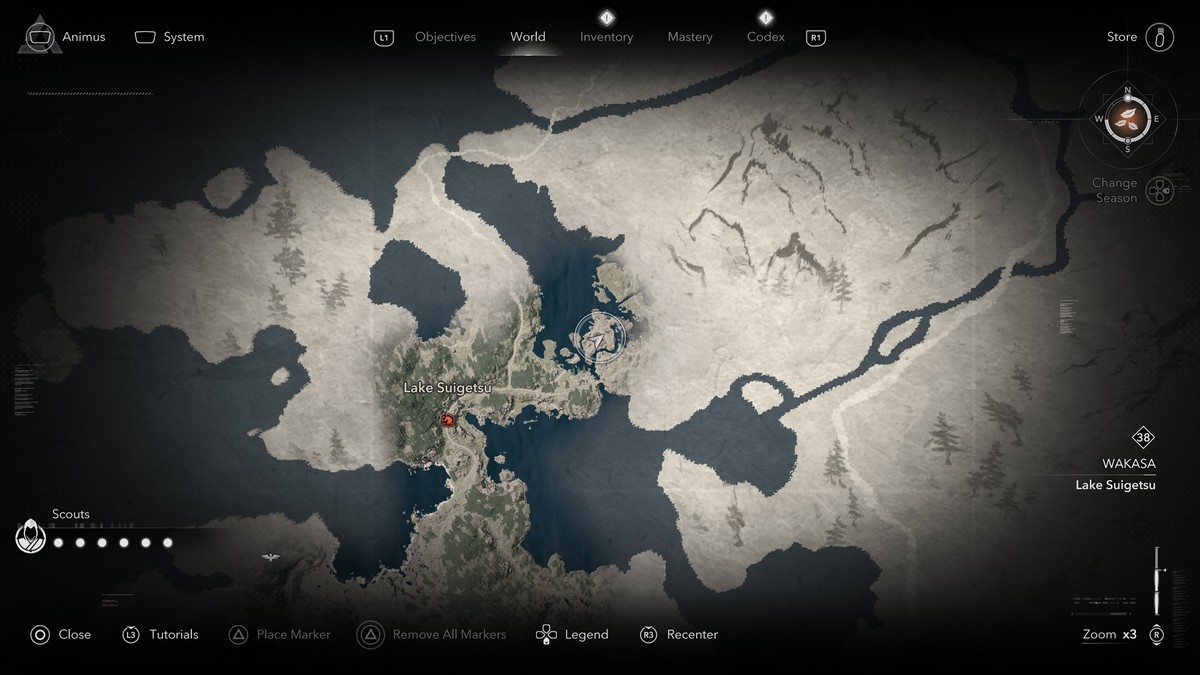Open the Inventory tab
The height and width of the screenshot is (675, 1200).
(x=606, y=37)
